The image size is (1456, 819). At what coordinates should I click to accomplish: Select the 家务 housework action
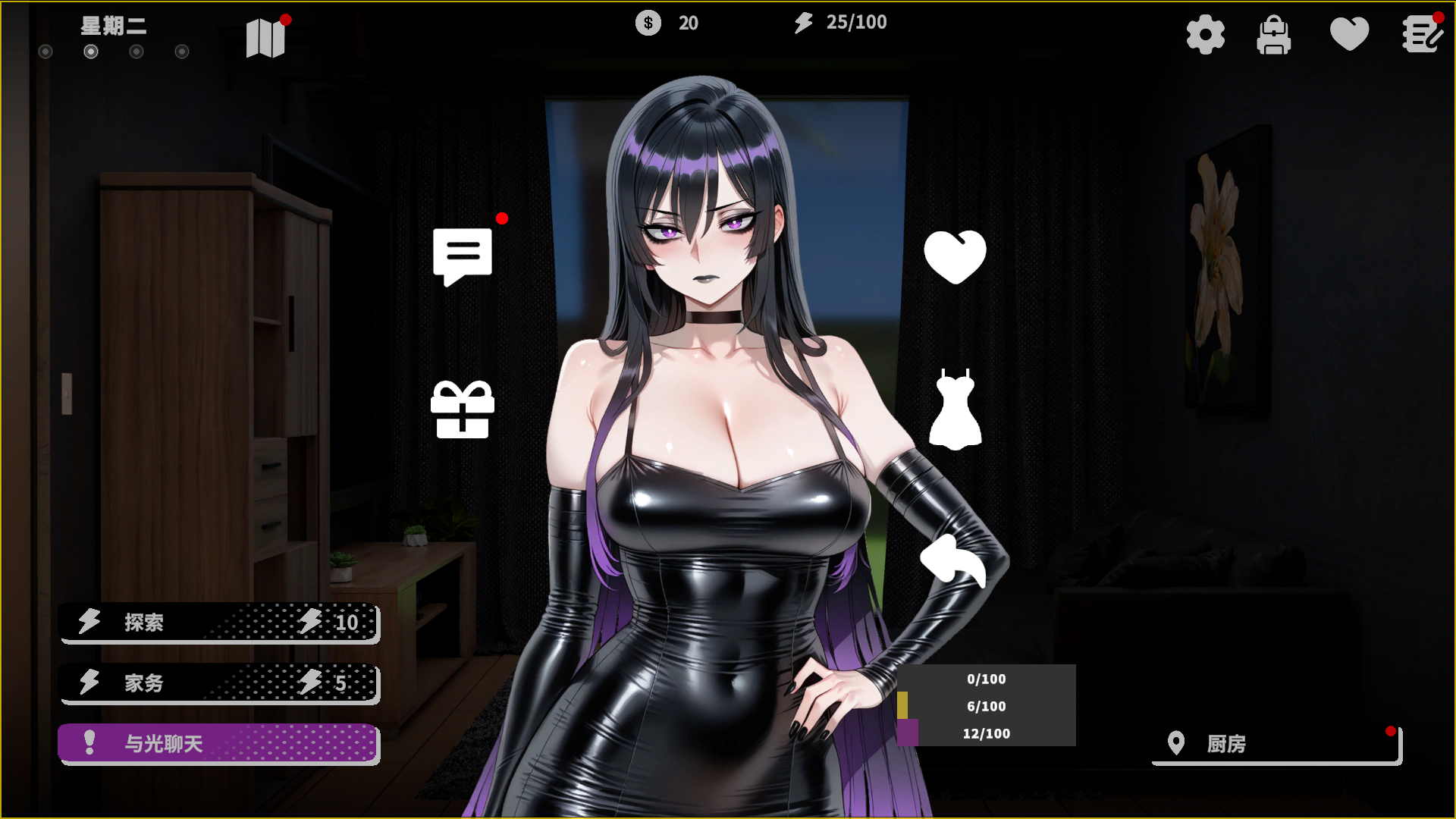[218, 683]
